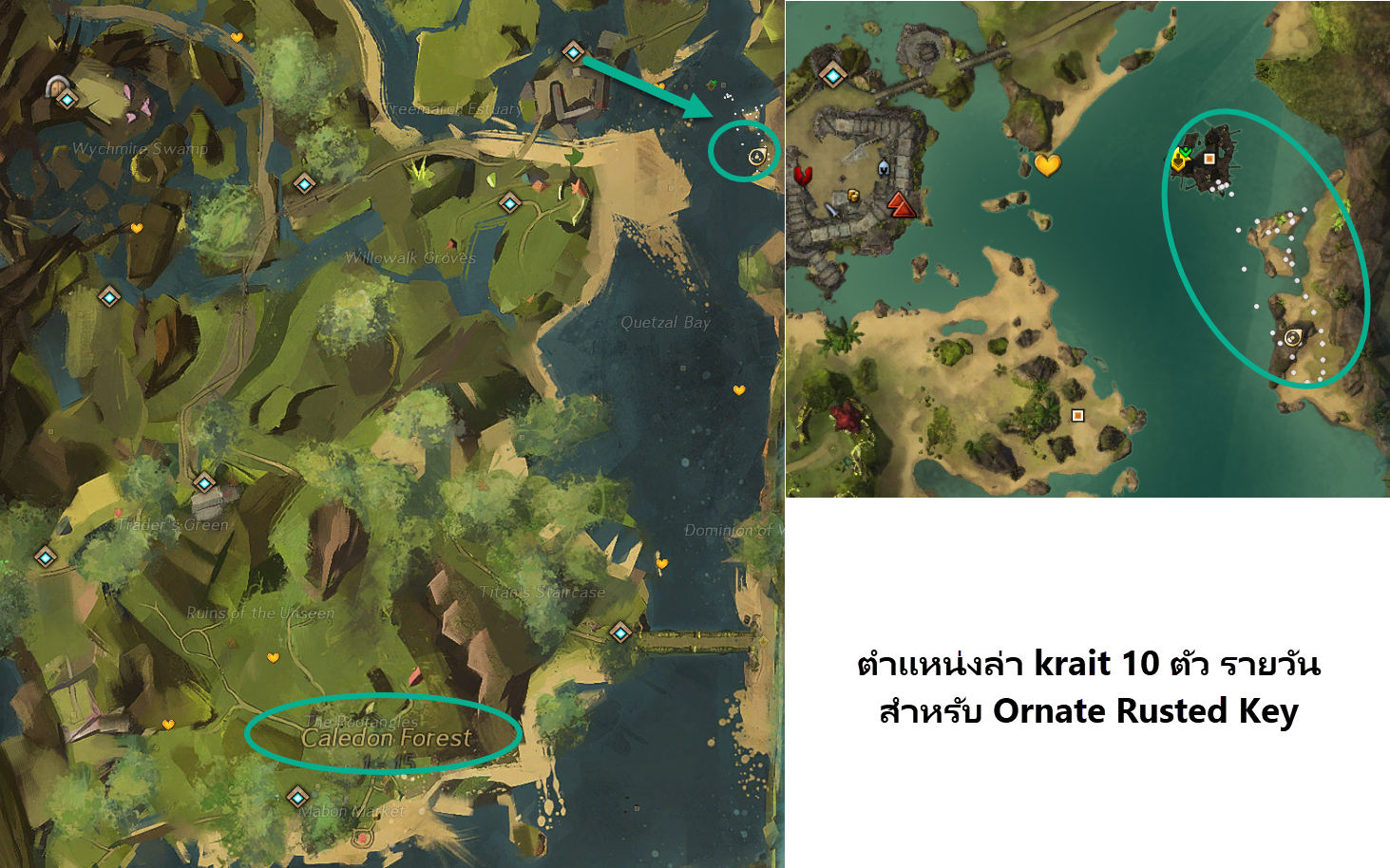The image size is (1390, 868).
Task: Click the renown heart icon near Quetzal Bay
Action: 737,388
